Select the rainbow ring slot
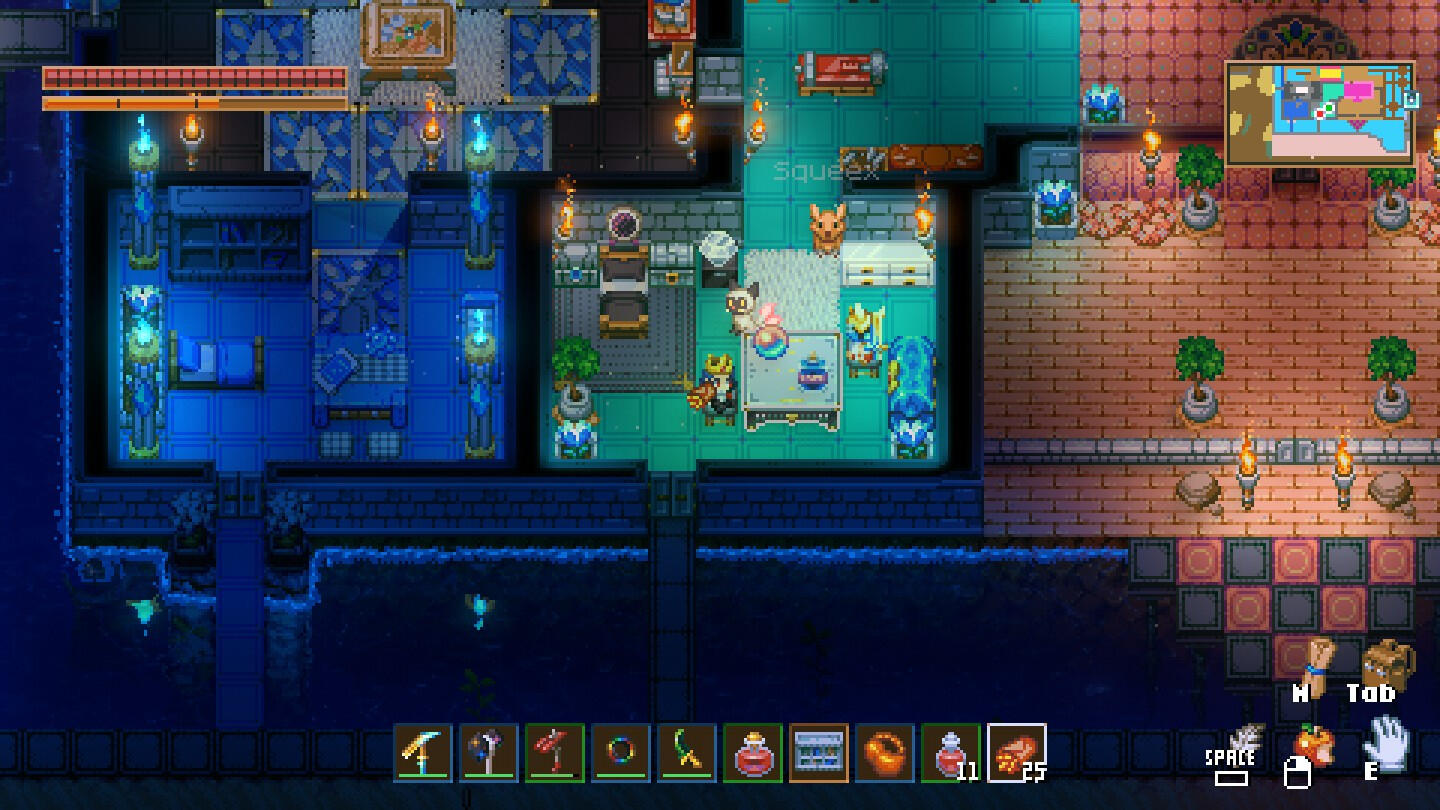This screenshot has width=1440, height=810. click(x=621, y=752)
